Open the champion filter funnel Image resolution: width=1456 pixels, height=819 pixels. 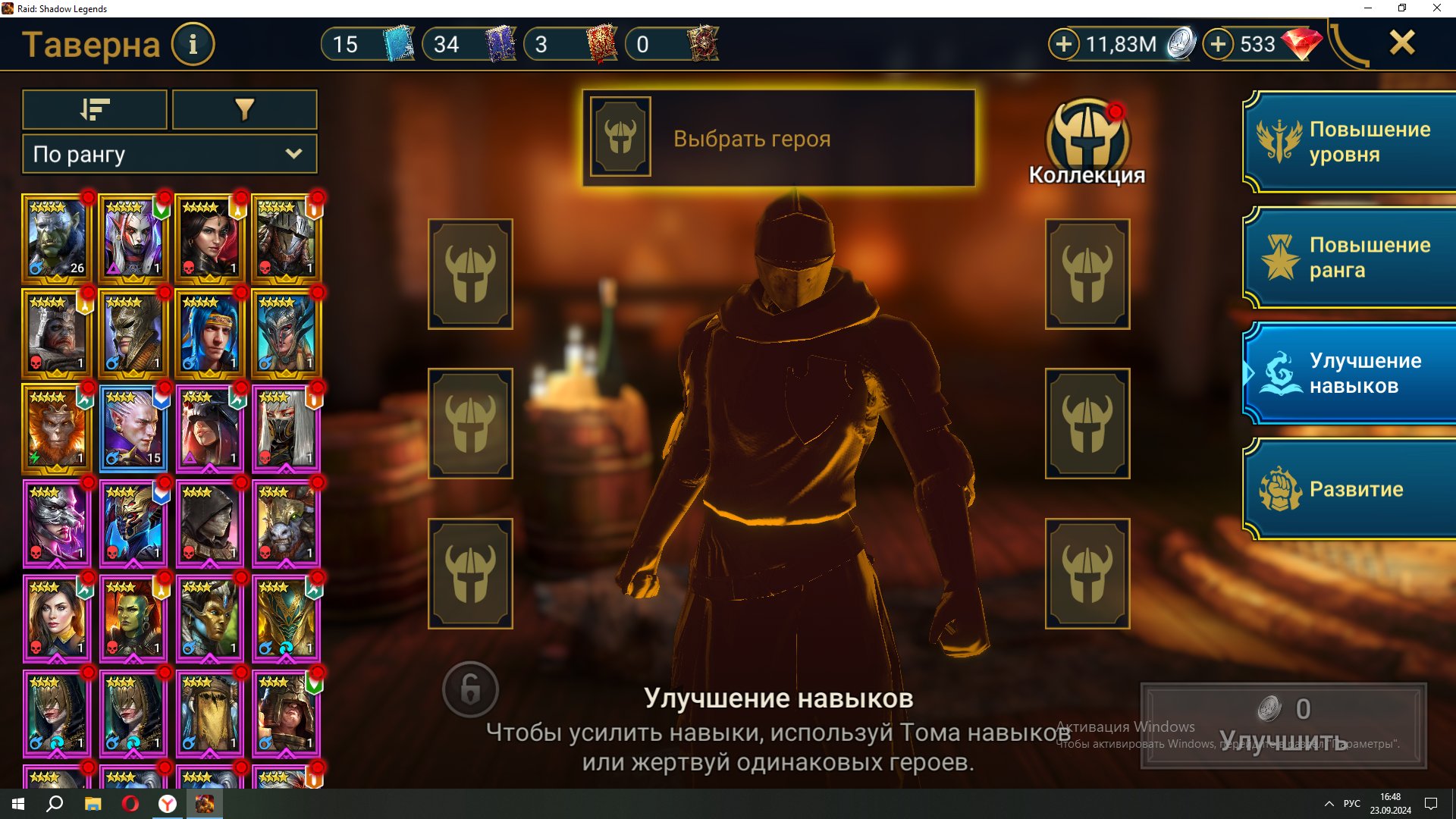click(244, 110)
